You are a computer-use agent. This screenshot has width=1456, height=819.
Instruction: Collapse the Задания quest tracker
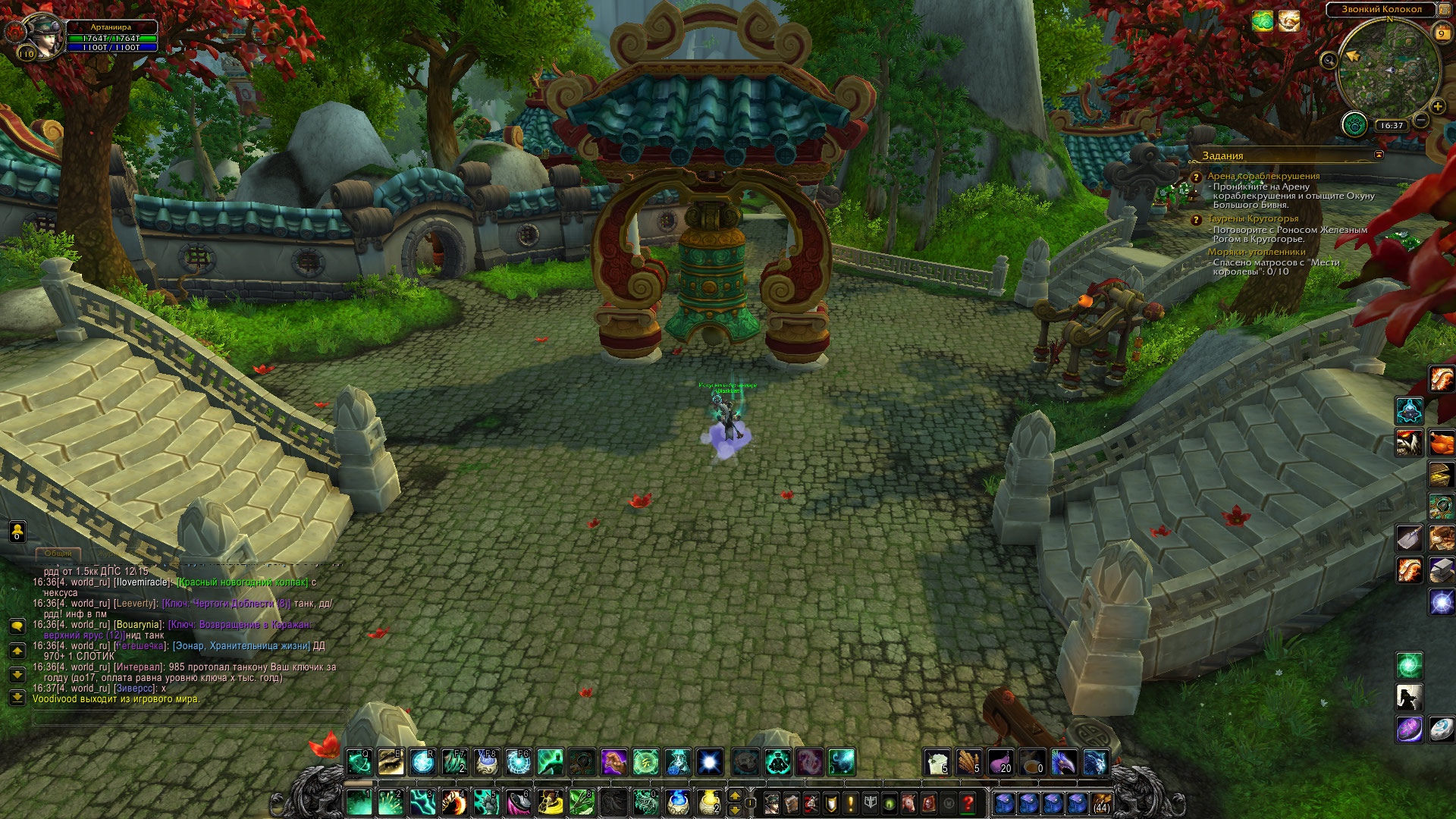point(1379,155)
